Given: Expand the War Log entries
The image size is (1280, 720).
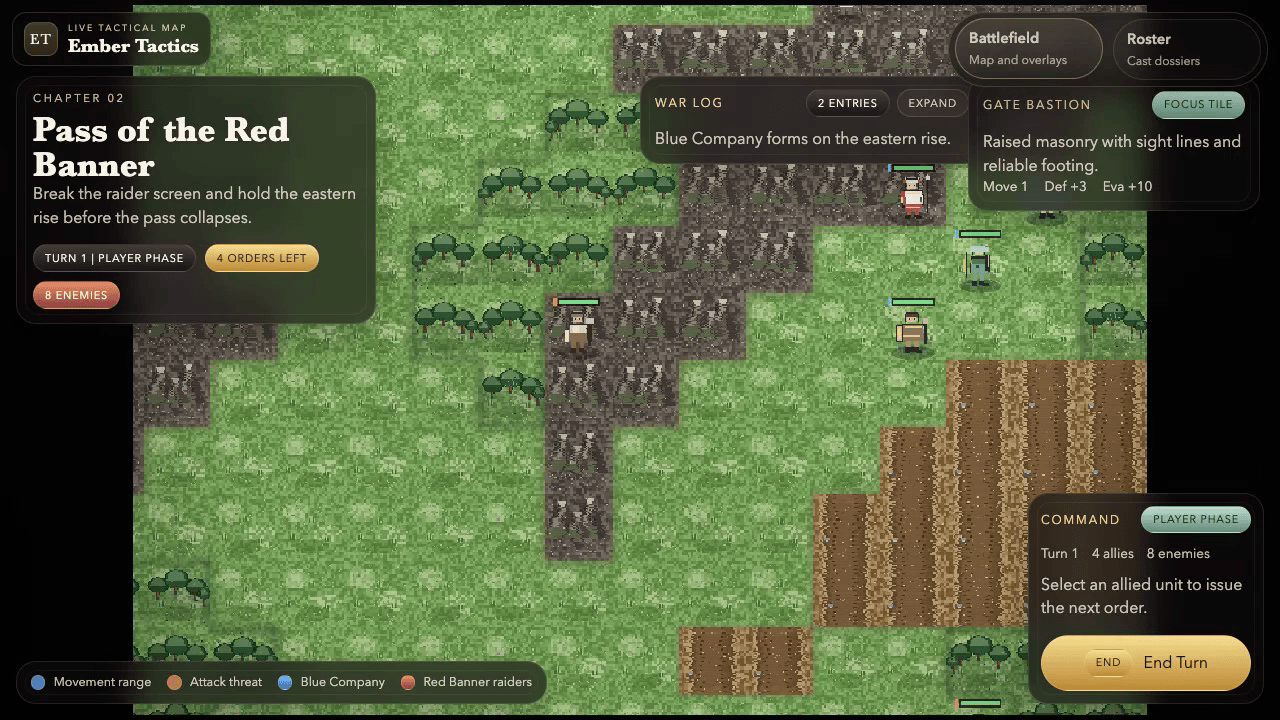Looking at the screenshot, I should pyautogui.click(x=931, y=102).
